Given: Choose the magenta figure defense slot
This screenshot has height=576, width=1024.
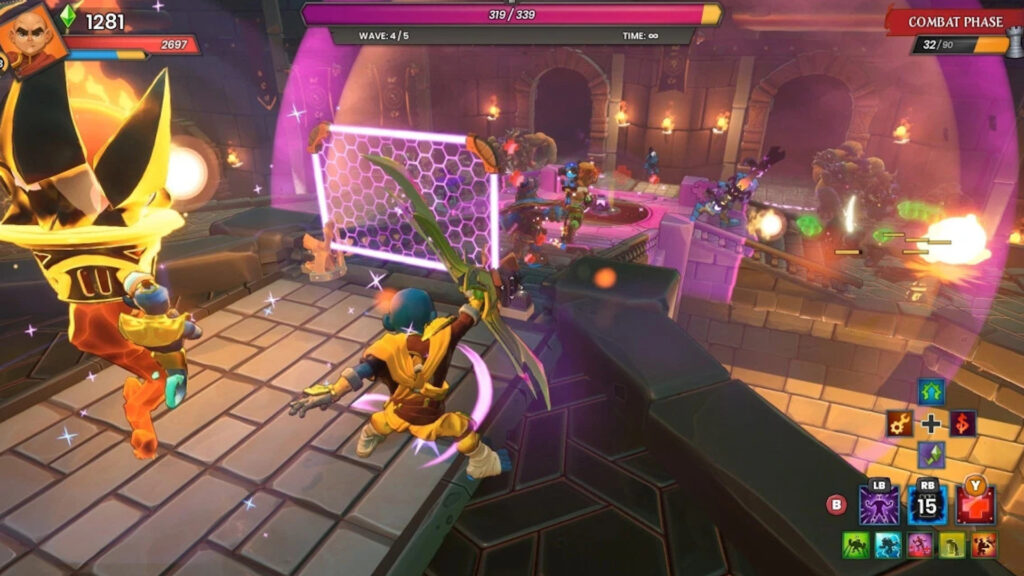Looking at the screenshot, I should point(920,545).
